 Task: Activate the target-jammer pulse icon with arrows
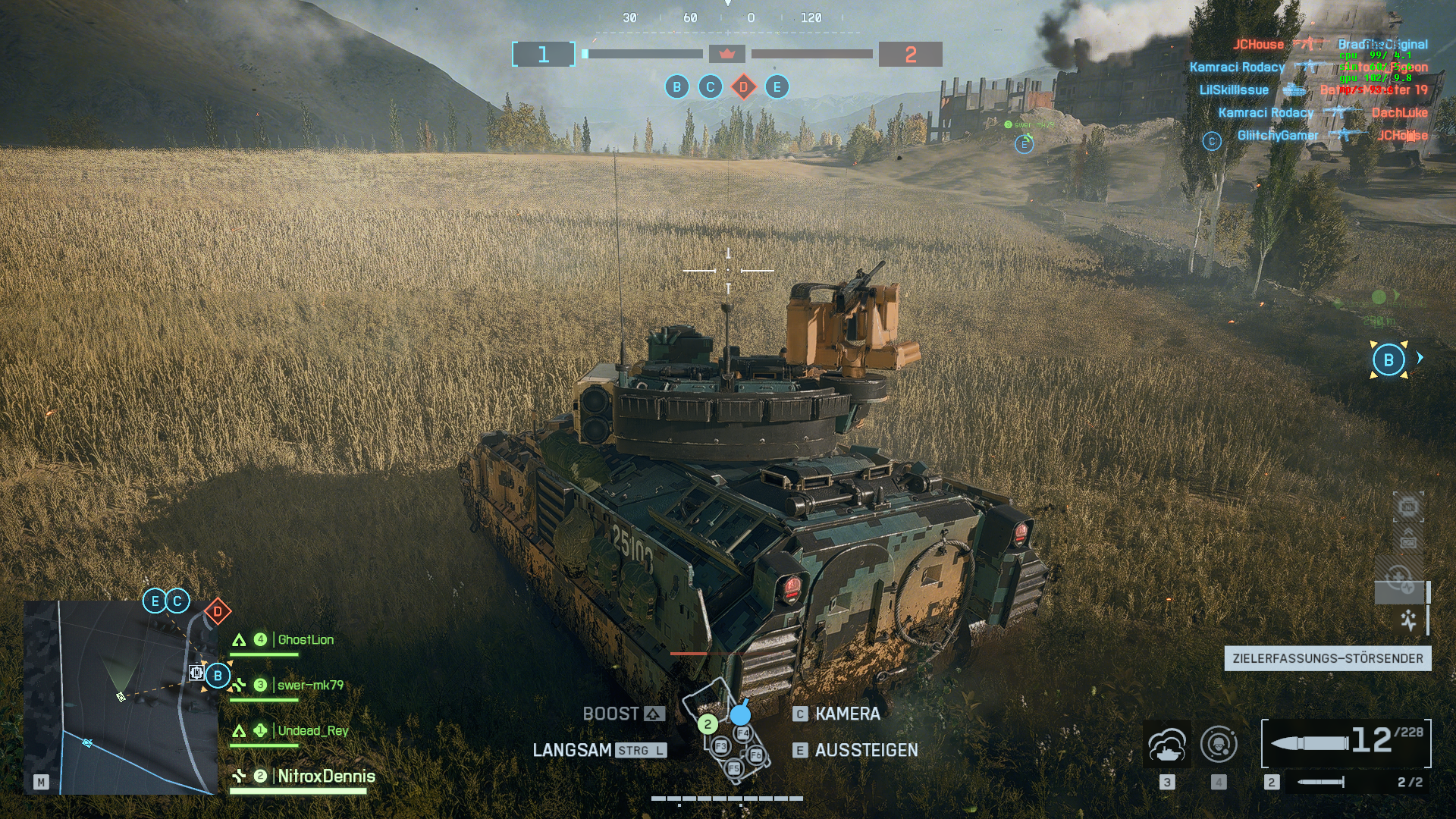1408,620
